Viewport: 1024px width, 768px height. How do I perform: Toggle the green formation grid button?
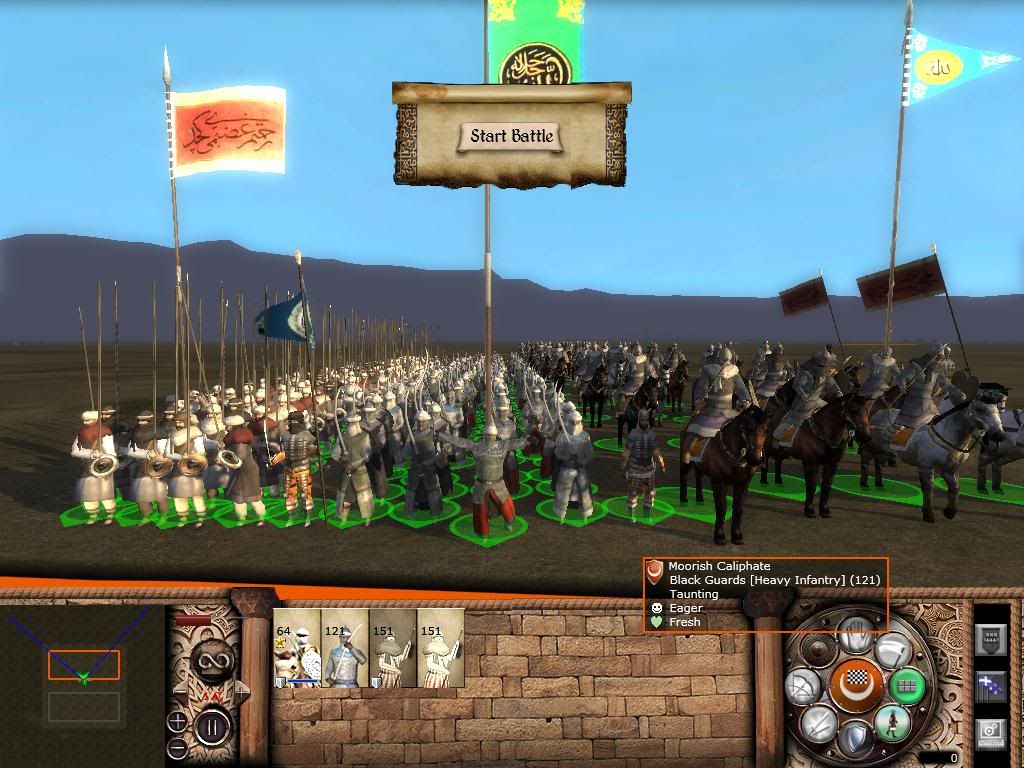pyautogui.click(x=907, y=687)
